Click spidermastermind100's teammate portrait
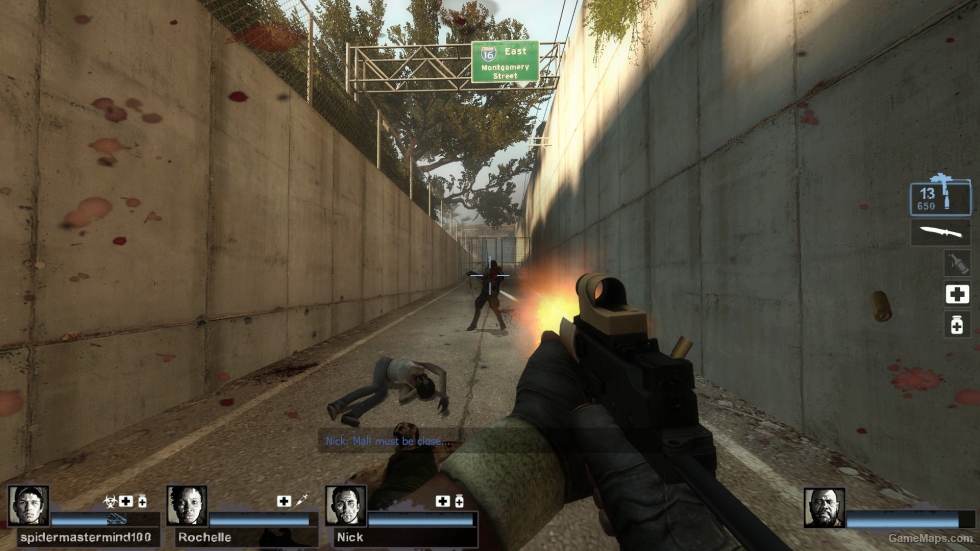Image resolution: width=980 pixels, height=551 pixels. (28, 506)
